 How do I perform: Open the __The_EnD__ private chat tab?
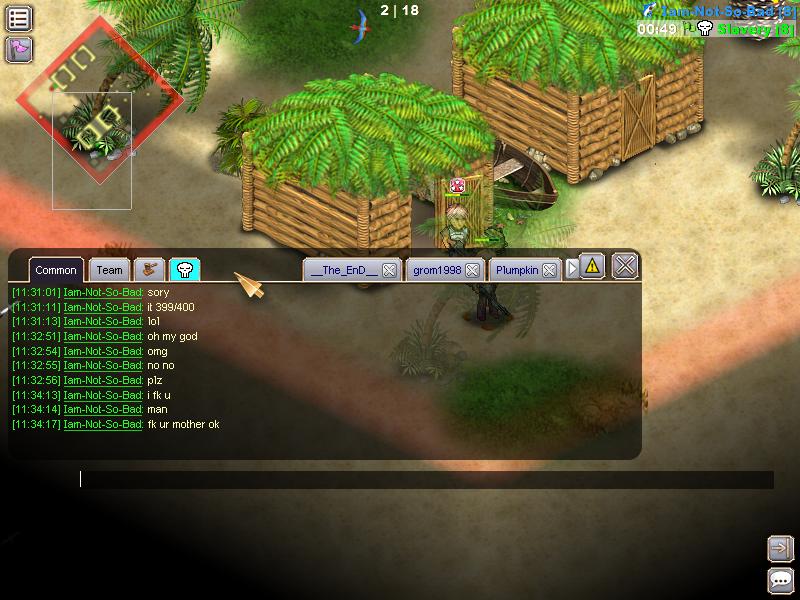click(343, 270)
